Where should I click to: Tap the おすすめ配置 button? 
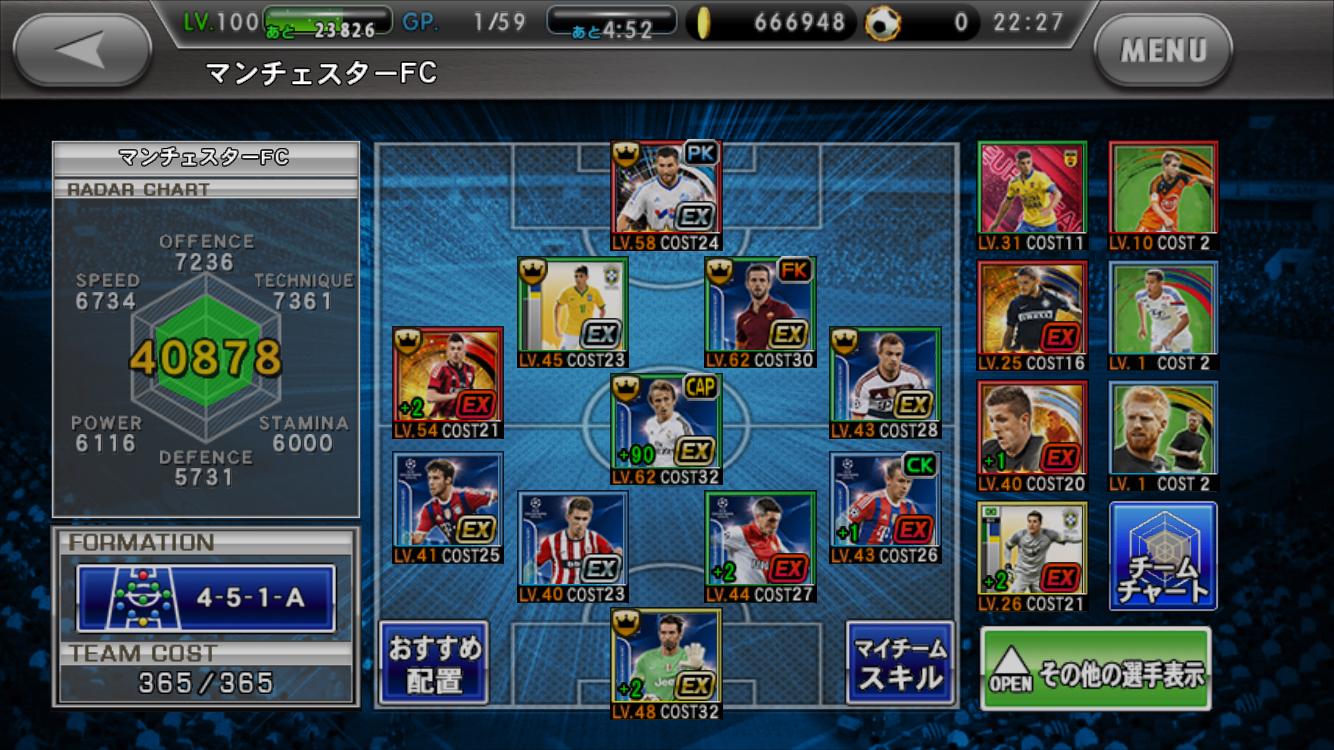click(x=434, y=663)
